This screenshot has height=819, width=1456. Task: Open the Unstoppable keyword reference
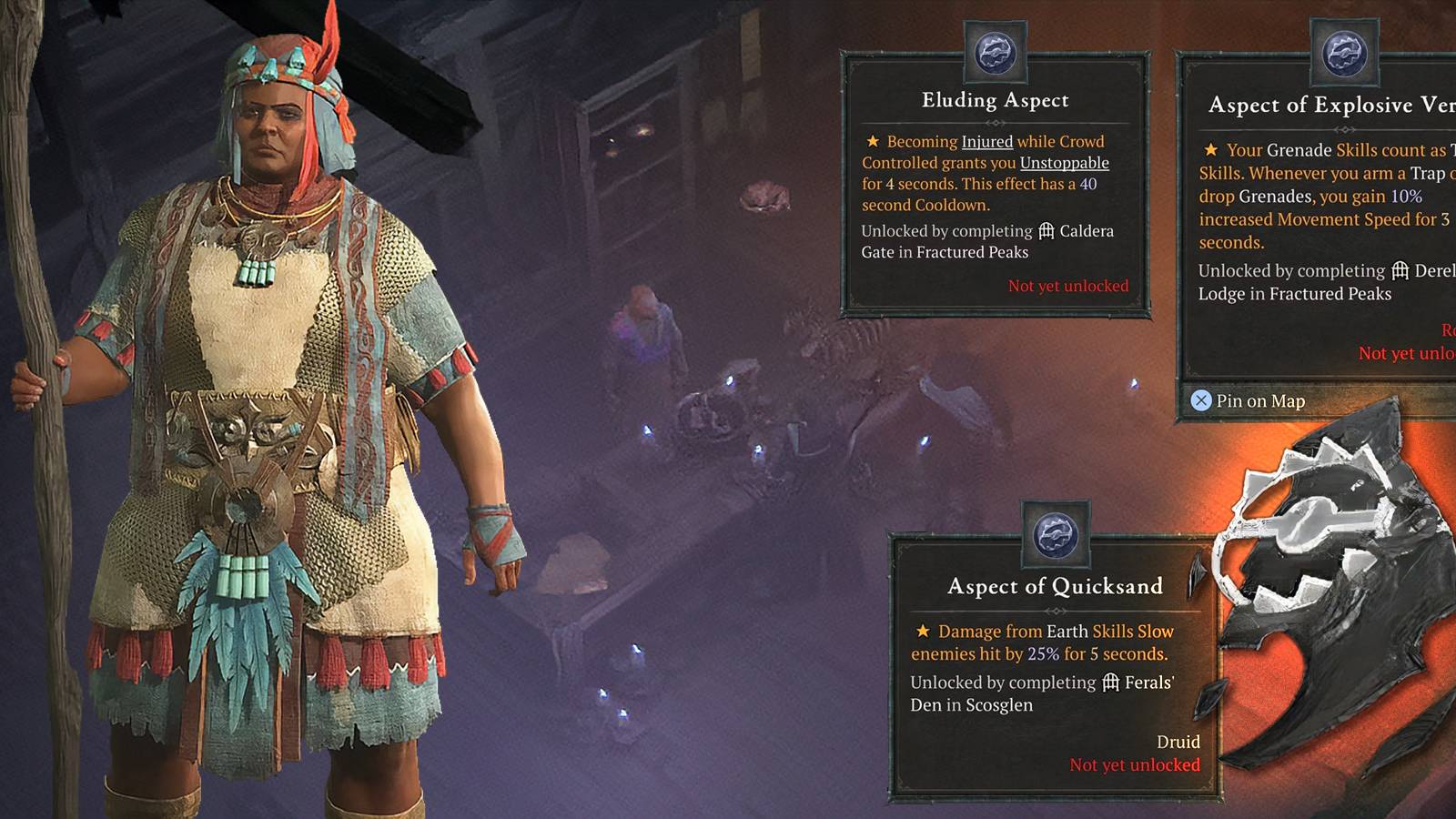1067,163
